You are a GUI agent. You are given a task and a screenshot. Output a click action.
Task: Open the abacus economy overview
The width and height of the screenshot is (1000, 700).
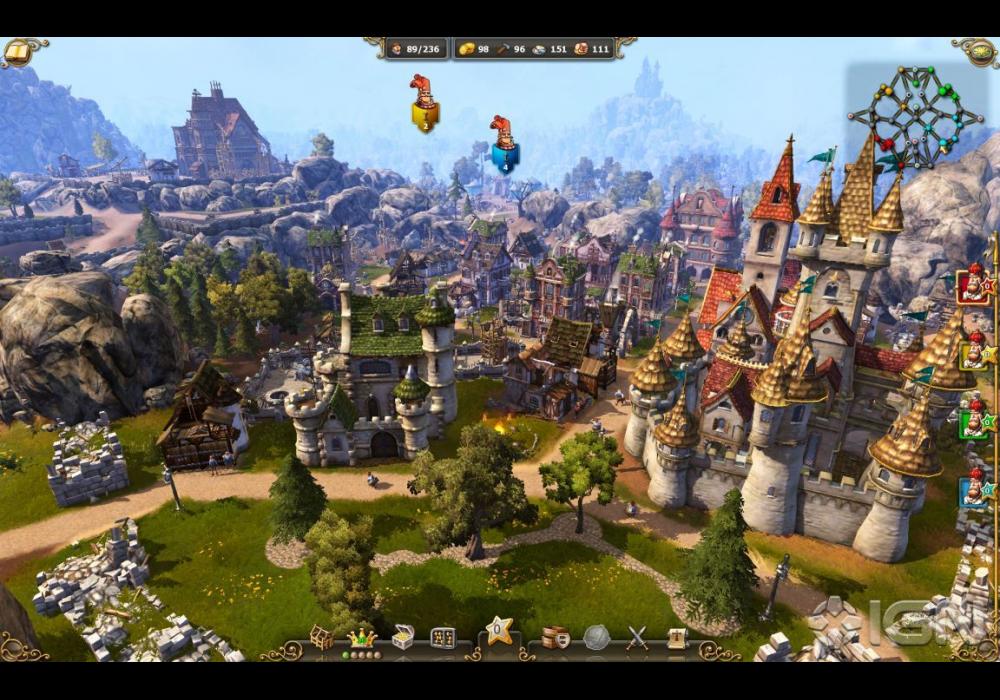click(443, 637)
